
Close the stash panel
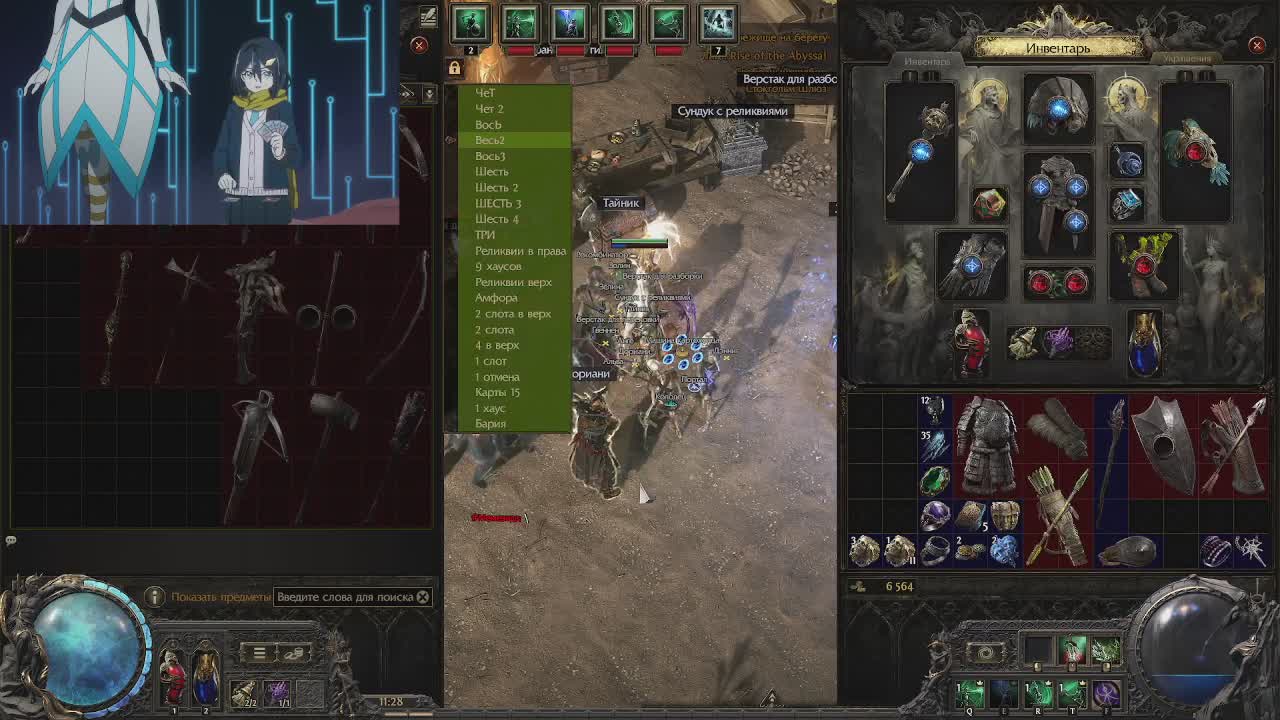[419, 45]
